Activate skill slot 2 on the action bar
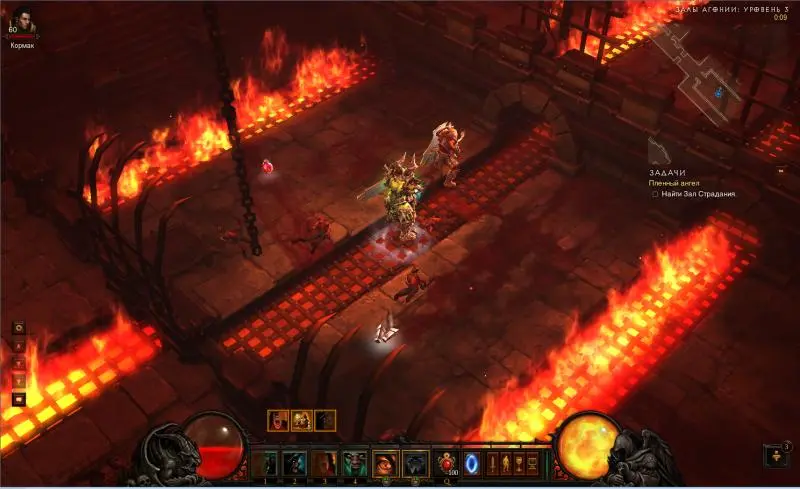 [x=295, y=463]
